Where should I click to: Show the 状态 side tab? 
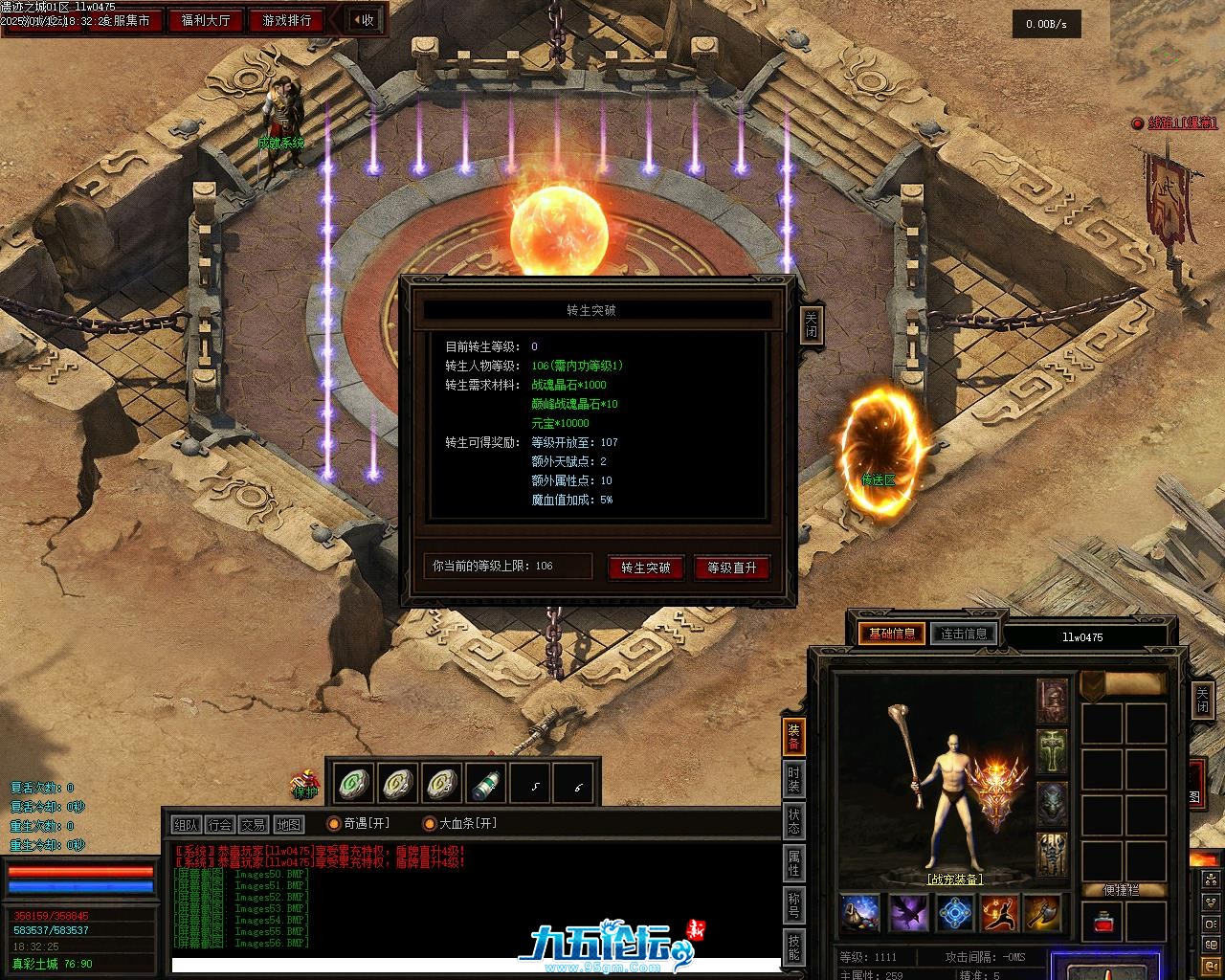tap(794, 821)
